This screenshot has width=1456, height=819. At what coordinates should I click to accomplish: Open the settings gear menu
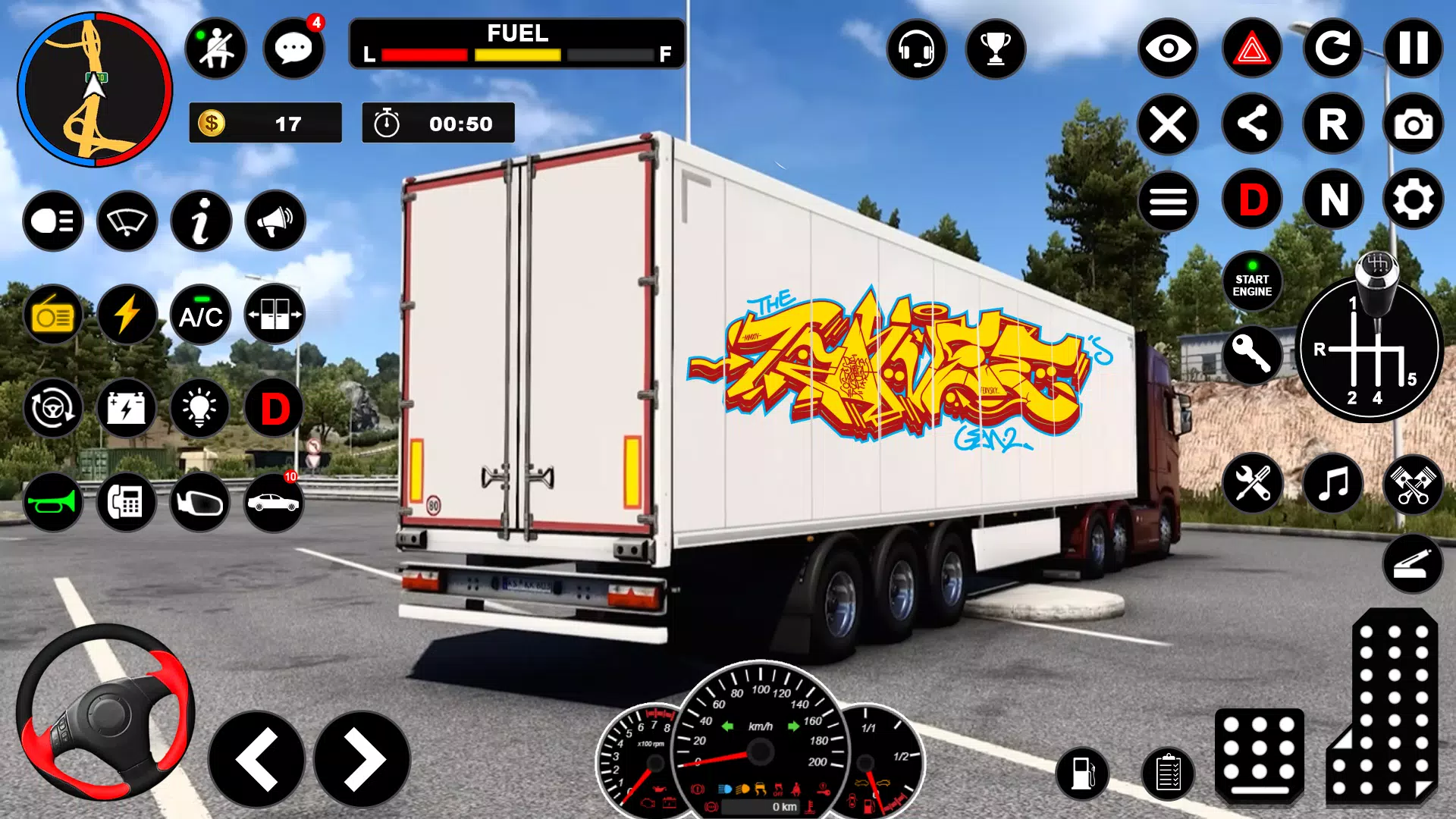click(1412, 200)
